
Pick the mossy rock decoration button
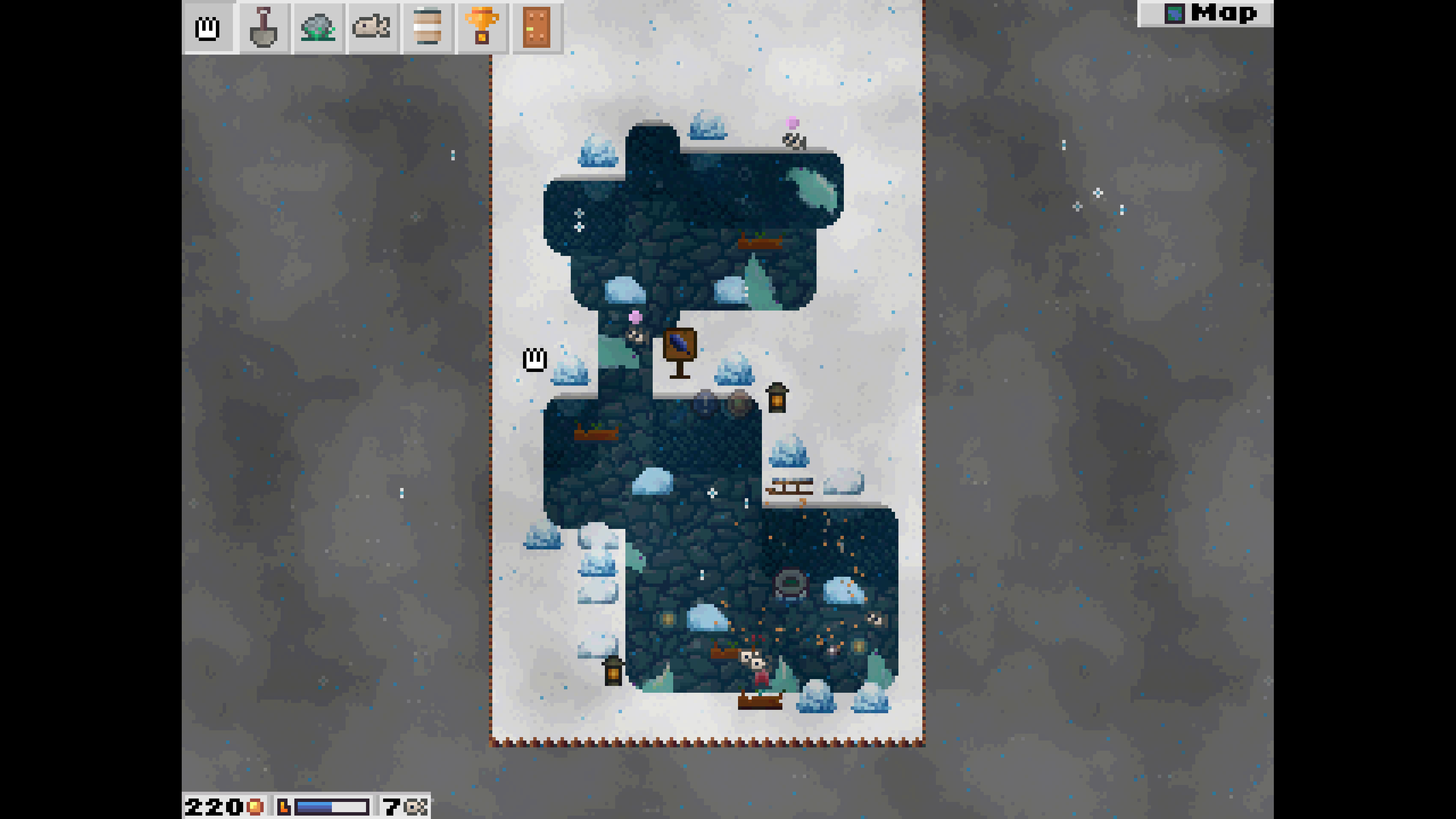tap(318, 27)
